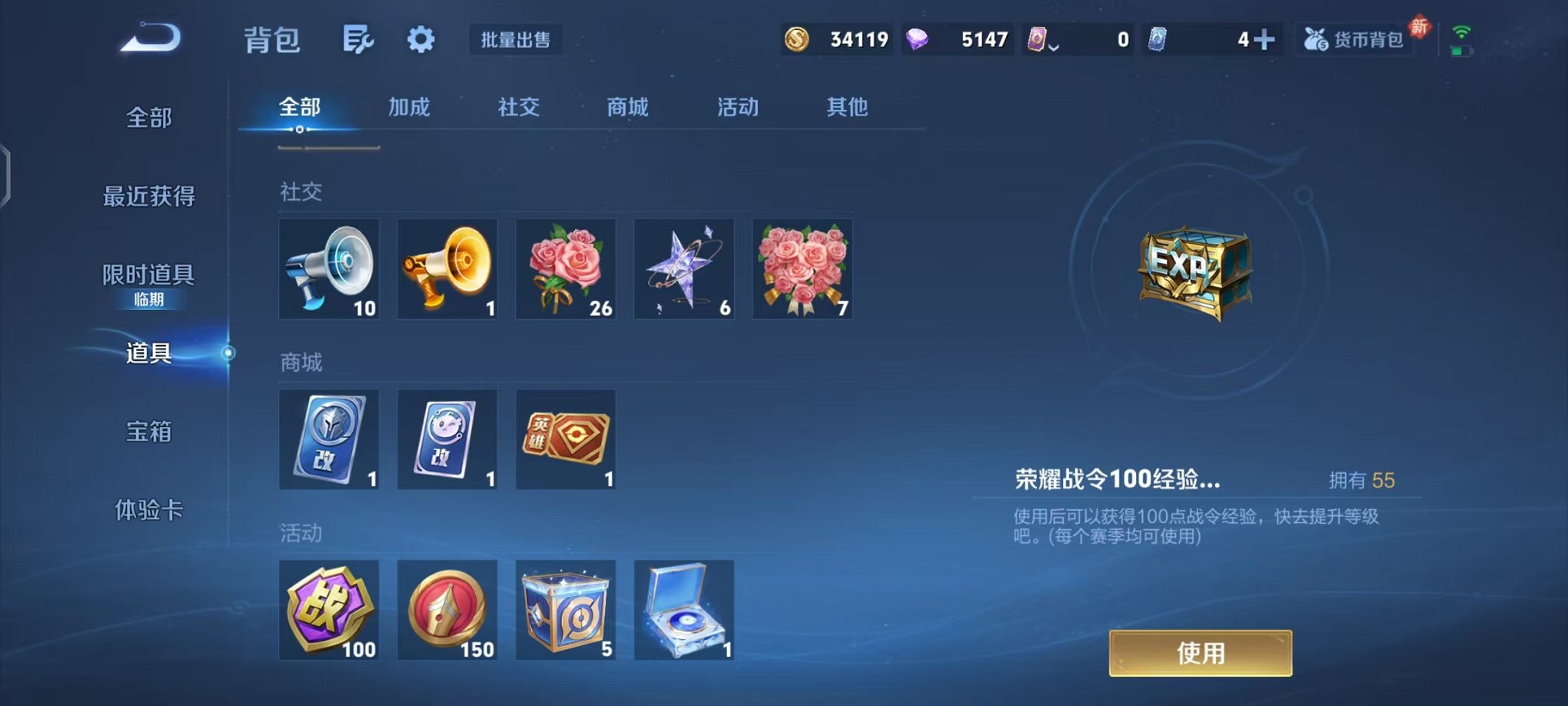Select the music disc activity item
1568x706 pixels.
point(683,611)
